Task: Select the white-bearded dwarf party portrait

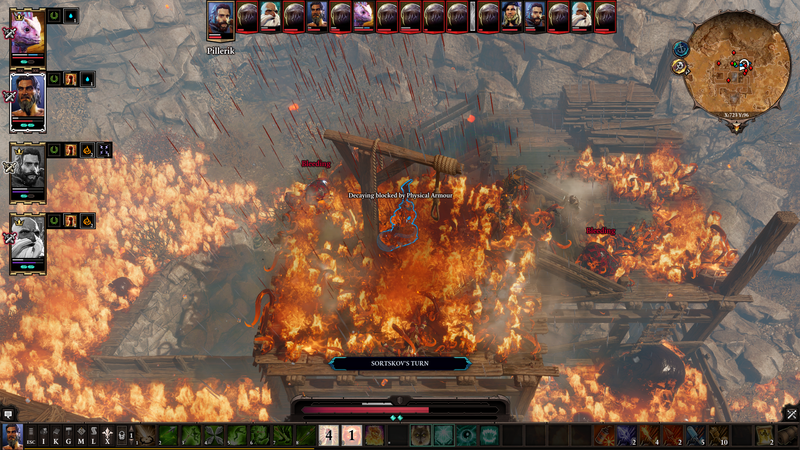Action: click(x=27, y=240)
